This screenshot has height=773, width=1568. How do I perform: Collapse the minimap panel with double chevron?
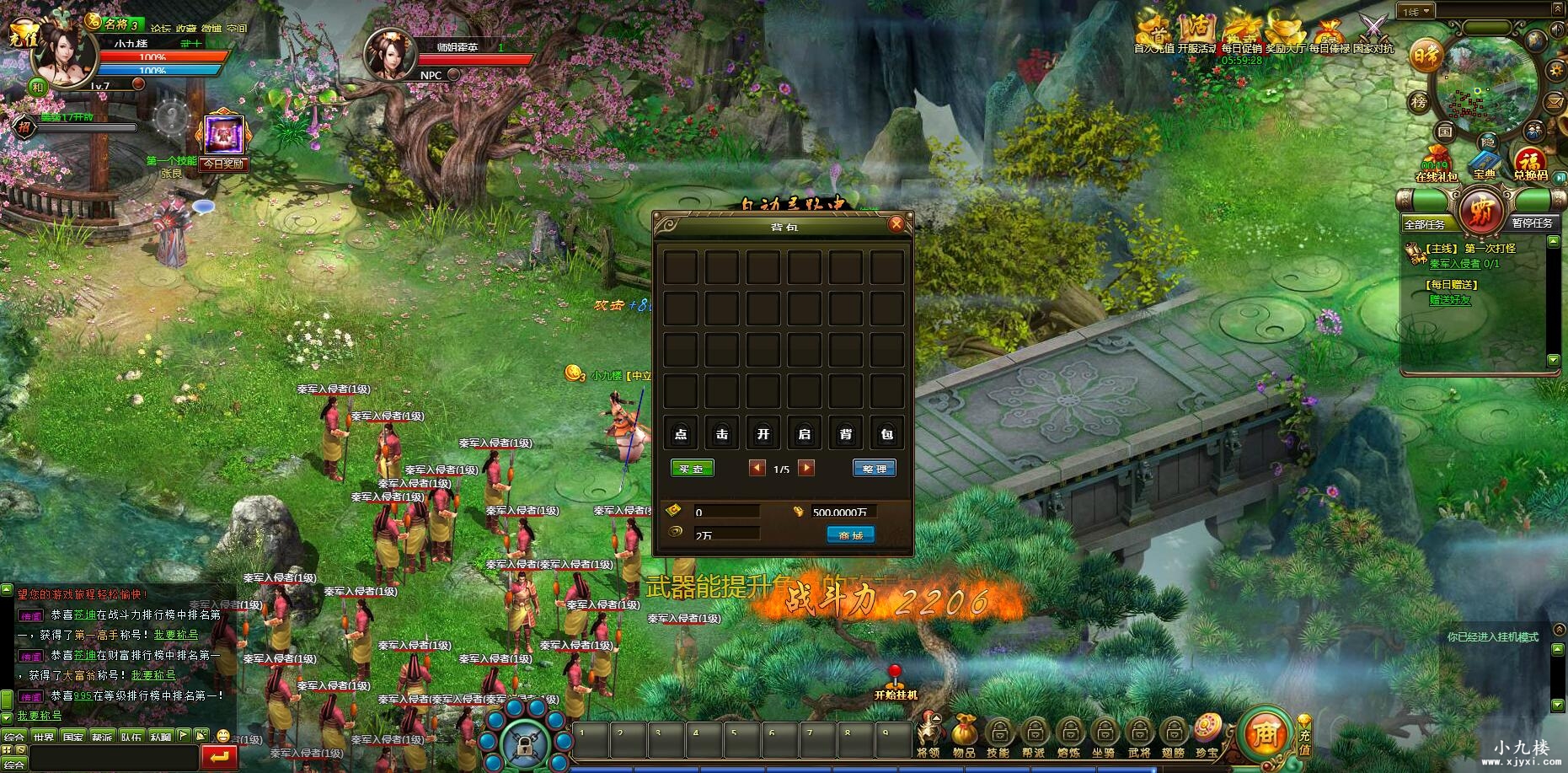pos(1557,8)
